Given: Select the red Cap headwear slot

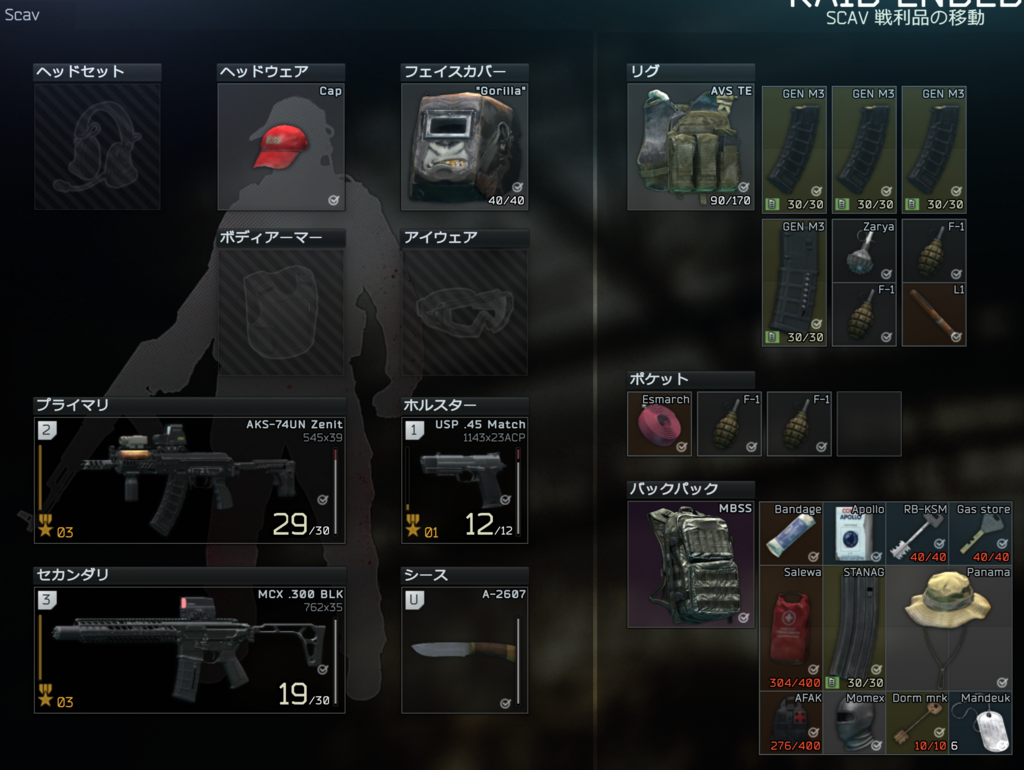Looking at the screenshot, I should (x=281, y=146).
